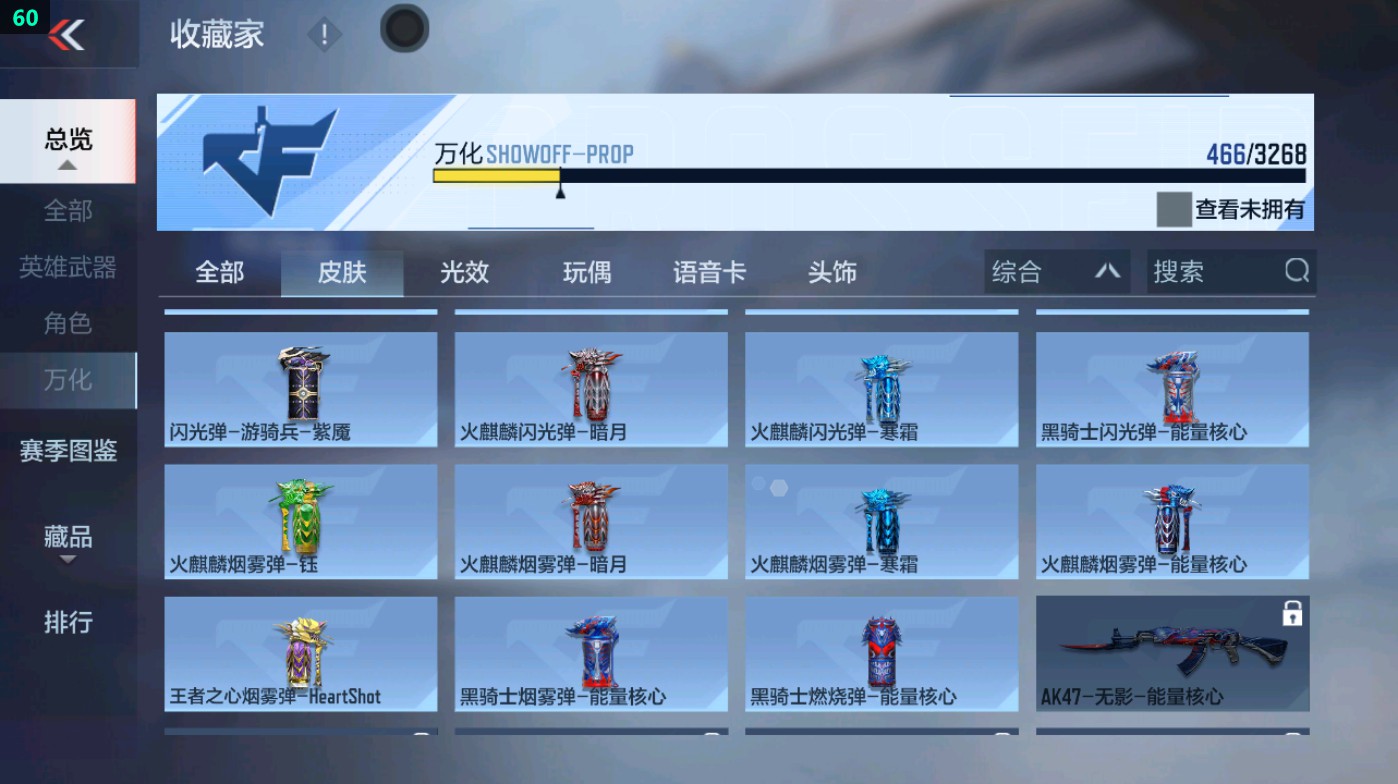
Task: Select the 火麒麟闪光弹-寒霜 item thumbnail
Action: (x=881, y=390)
